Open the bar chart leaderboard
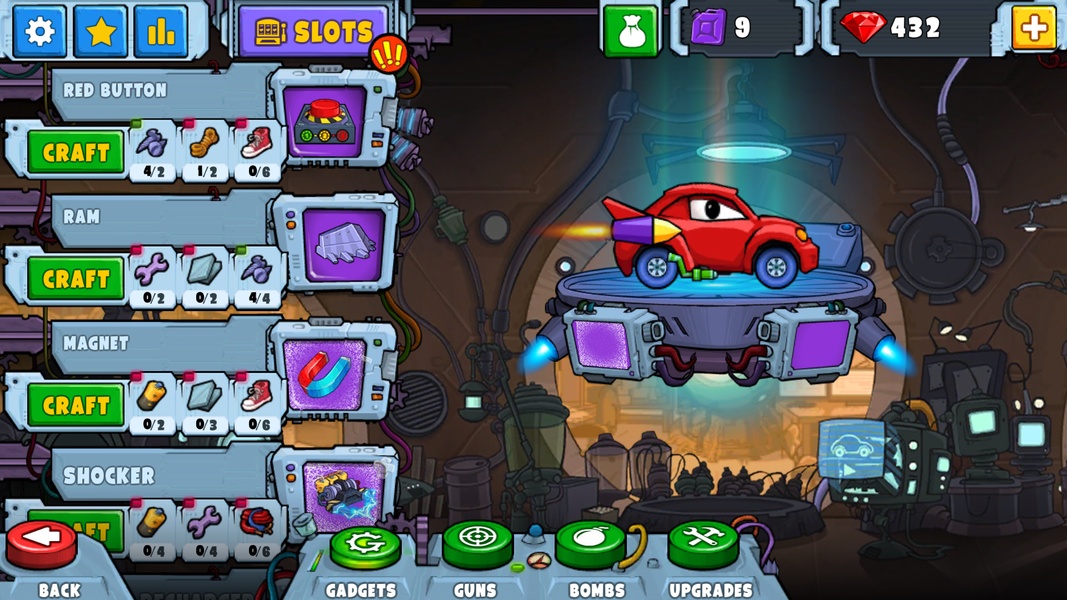Screen dimensions: 1067x600 click(x=161, y=31)
